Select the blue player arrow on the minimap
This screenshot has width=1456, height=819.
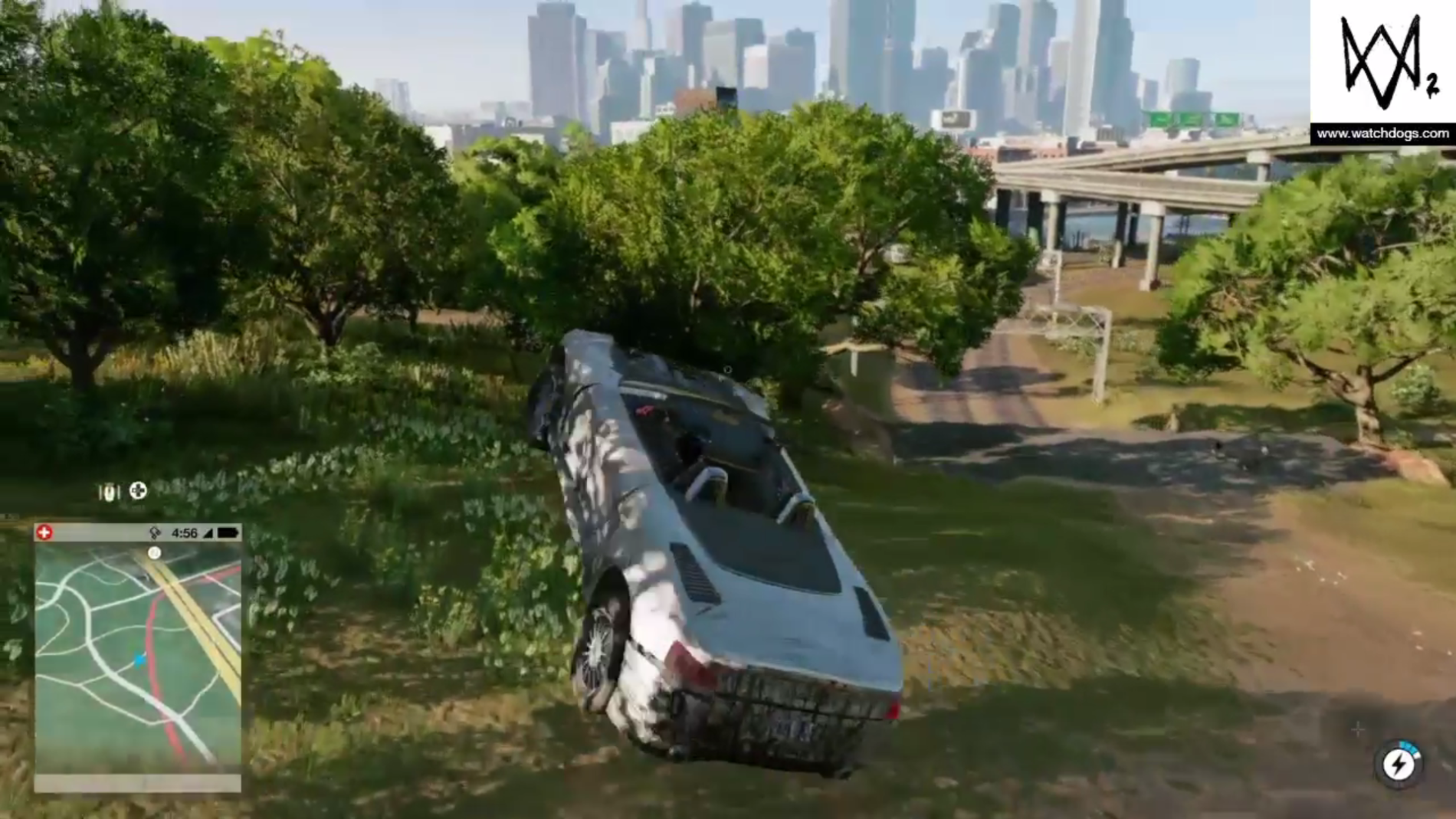click(140, 660)
